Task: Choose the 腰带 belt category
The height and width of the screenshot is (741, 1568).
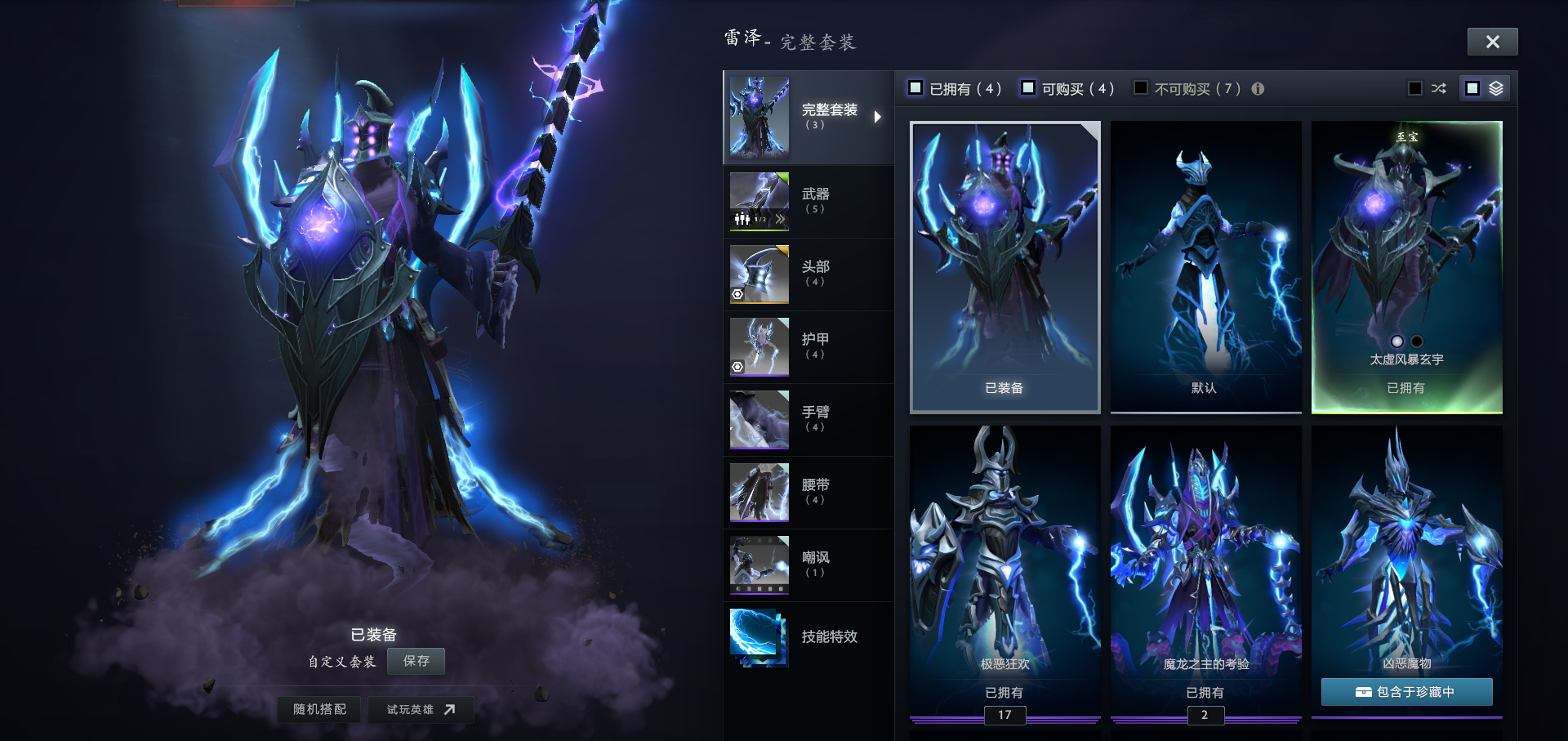Action: coord(808,492)
